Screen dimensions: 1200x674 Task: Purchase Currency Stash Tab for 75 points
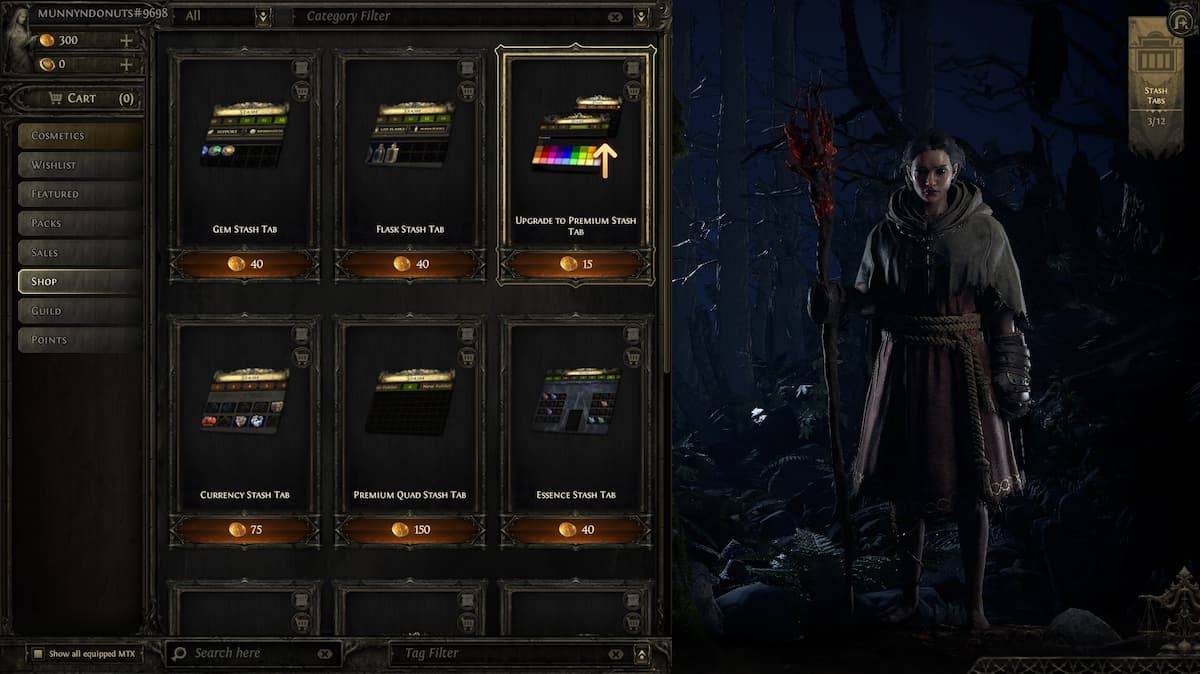click(245, 530)
